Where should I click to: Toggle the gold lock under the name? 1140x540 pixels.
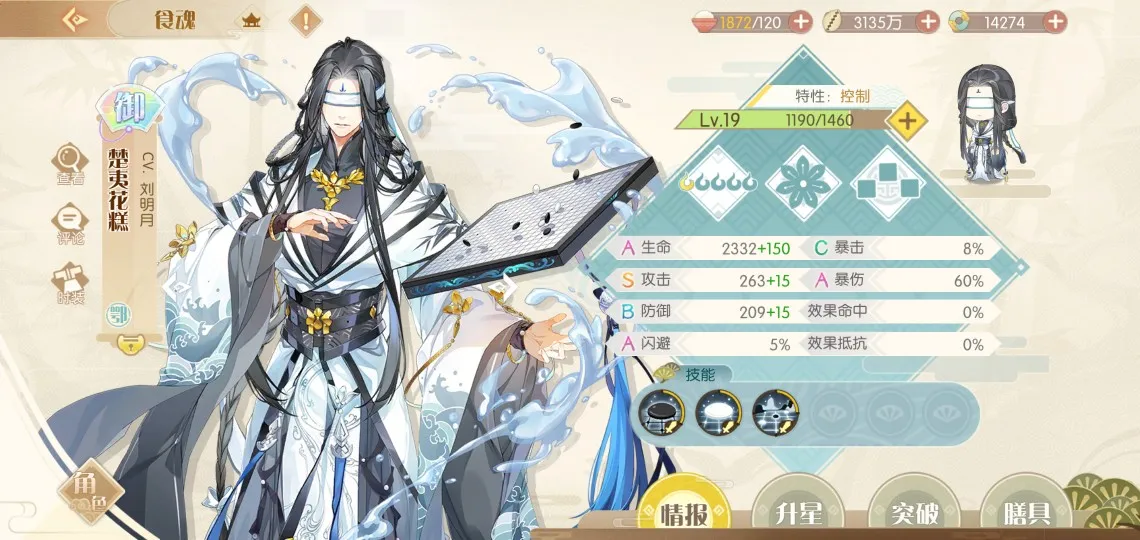[129, 344]
